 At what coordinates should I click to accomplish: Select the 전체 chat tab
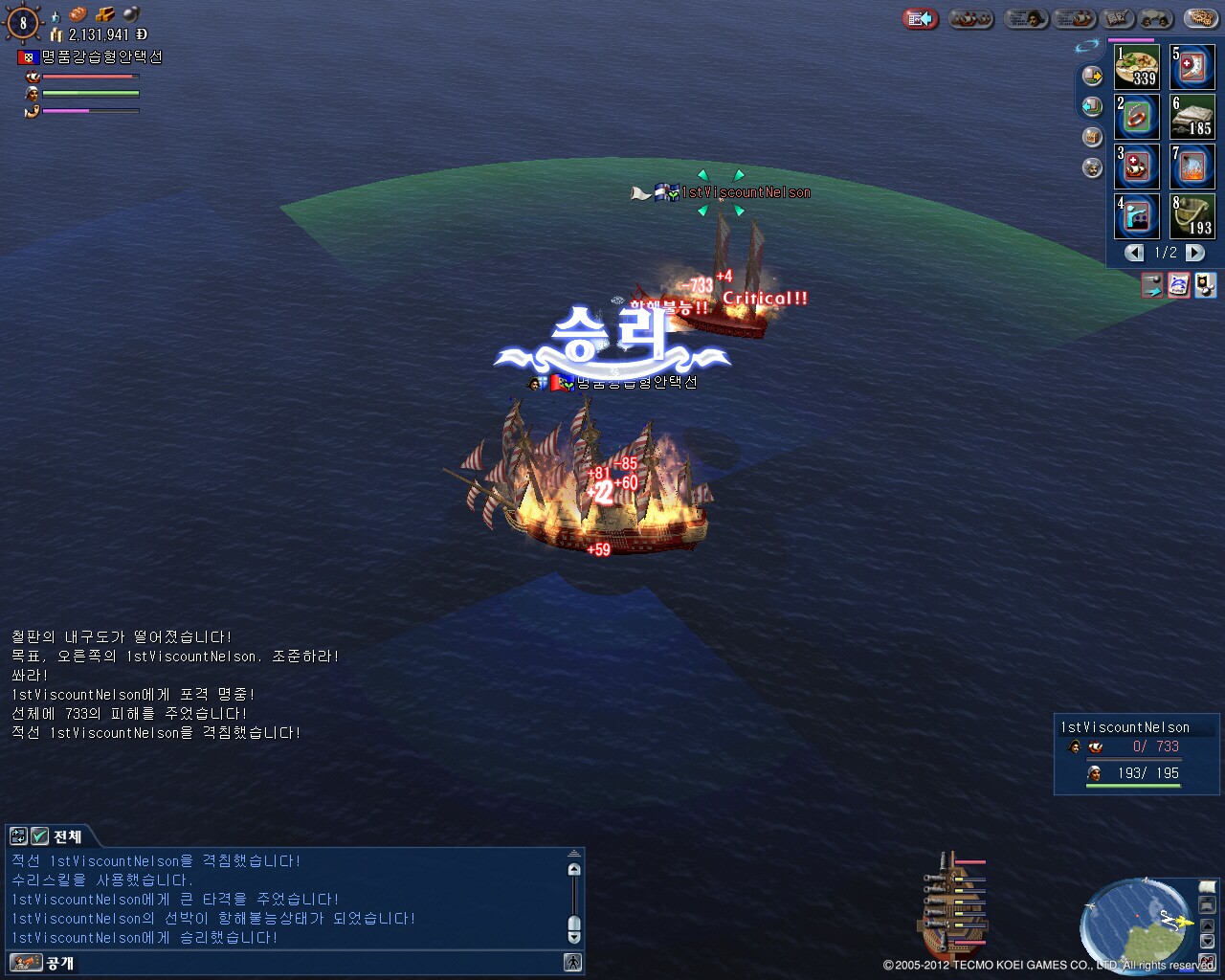(x=67, y=836)
